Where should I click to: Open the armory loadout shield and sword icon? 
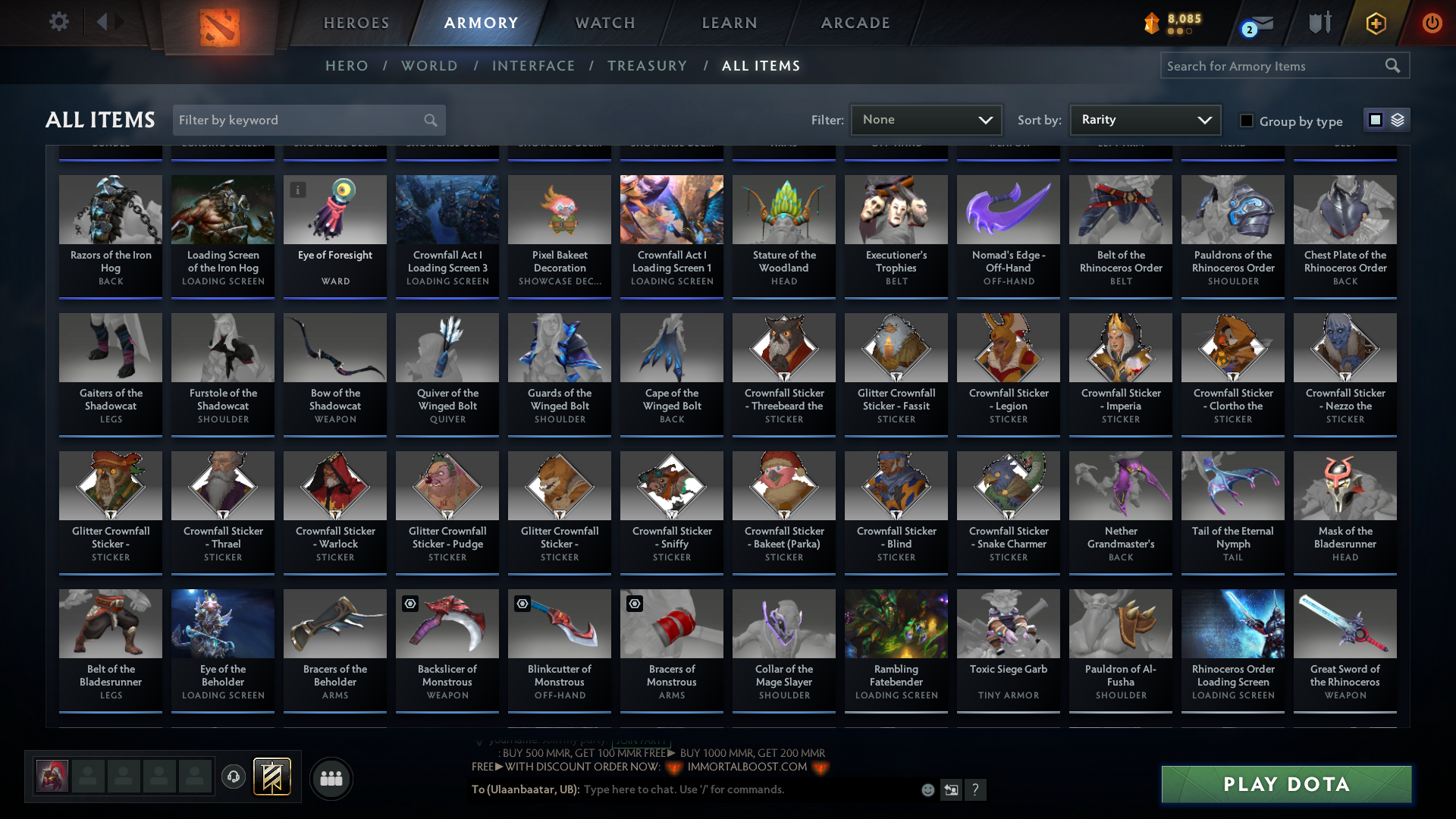pyautogui.click(x=1319, y=23)
